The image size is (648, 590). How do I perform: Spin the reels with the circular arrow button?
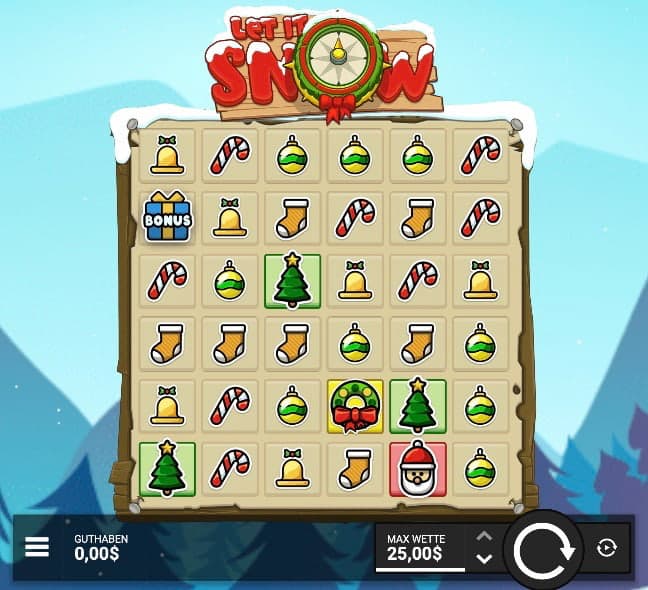coord(542,549)
